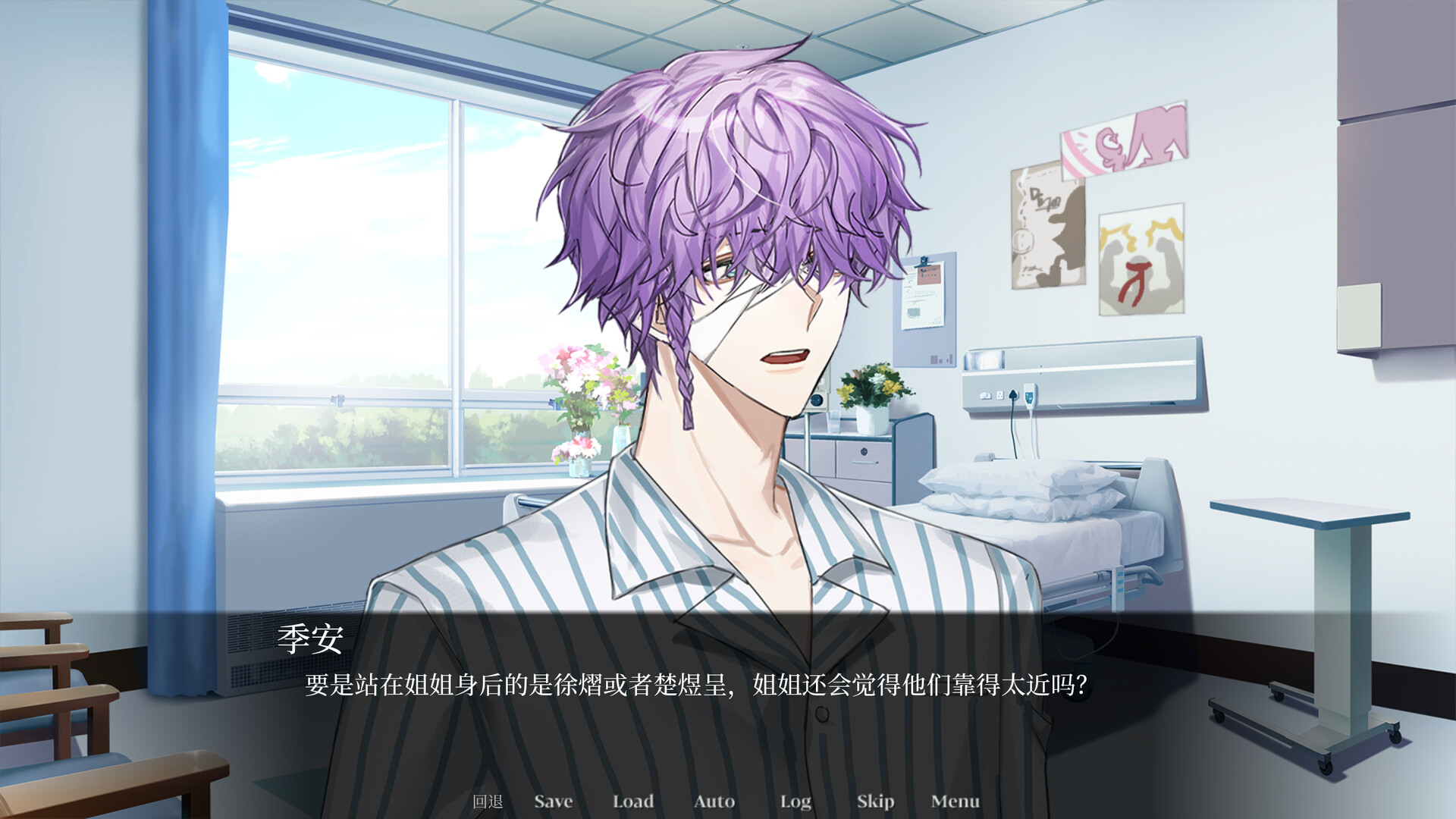Screen dimensions: 1456x819
Task: Open the game Menu
Action: [x=955, y=801]
